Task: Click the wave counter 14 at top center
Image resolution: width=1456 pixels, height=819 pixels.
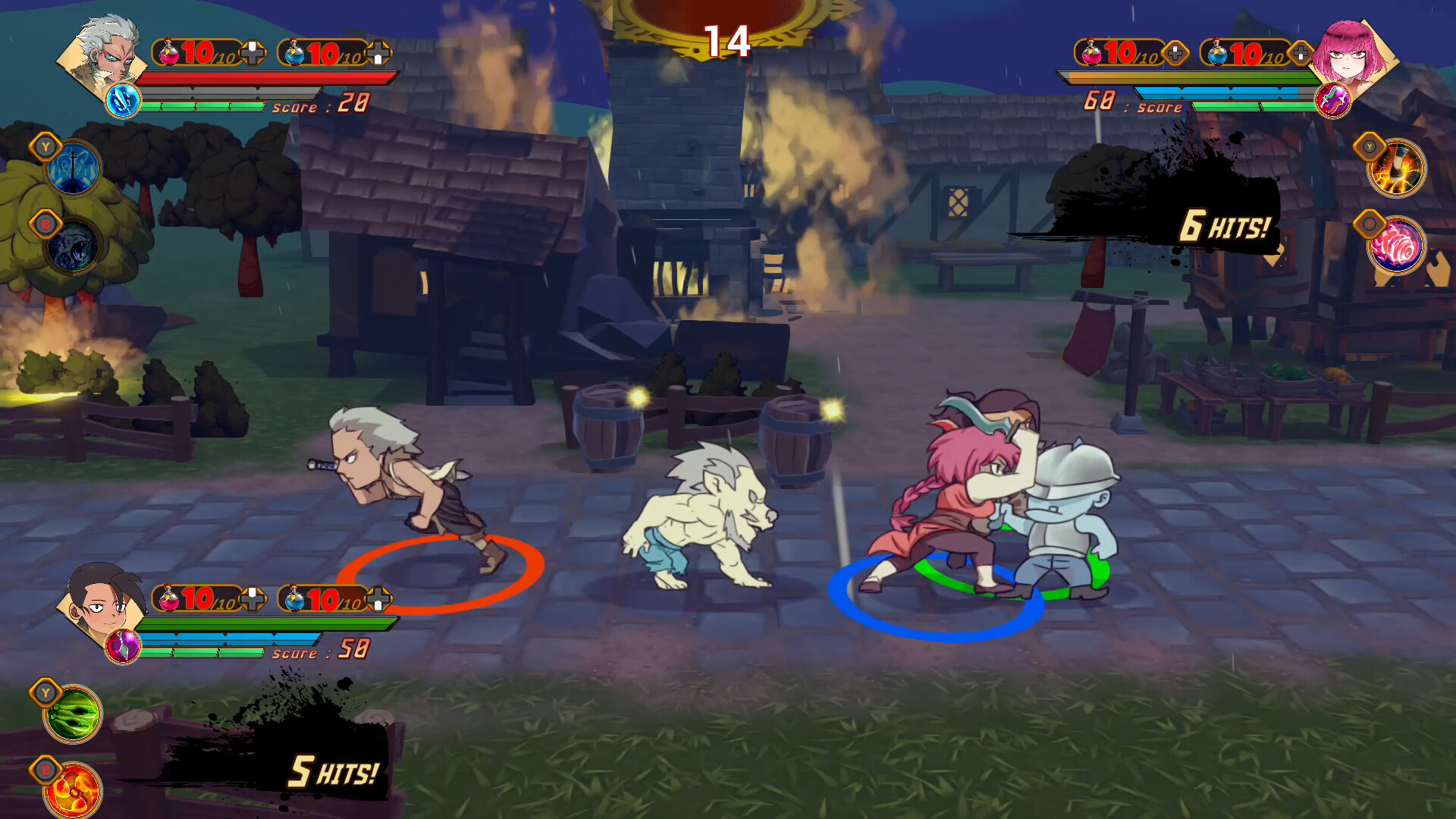Action: click(x=727, y=42)
